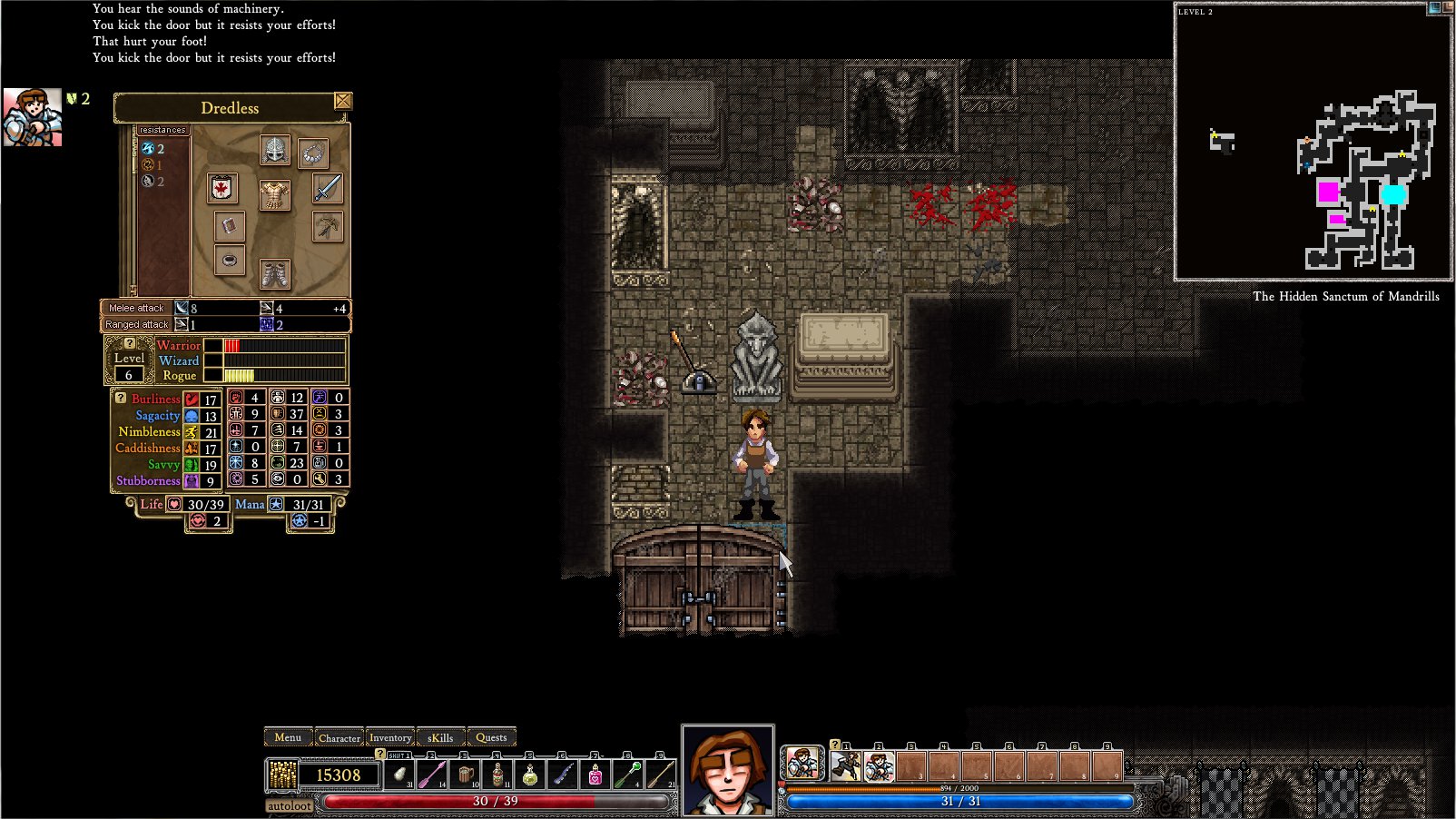Open the sKills panel
This screenshot has width=1456, height=819.
440,737
